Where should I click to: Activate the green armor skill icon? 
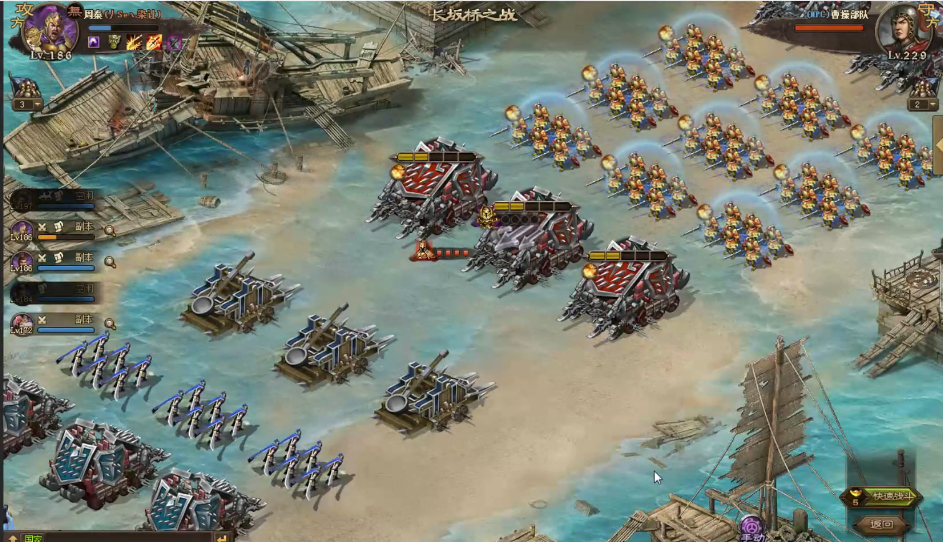114,42
